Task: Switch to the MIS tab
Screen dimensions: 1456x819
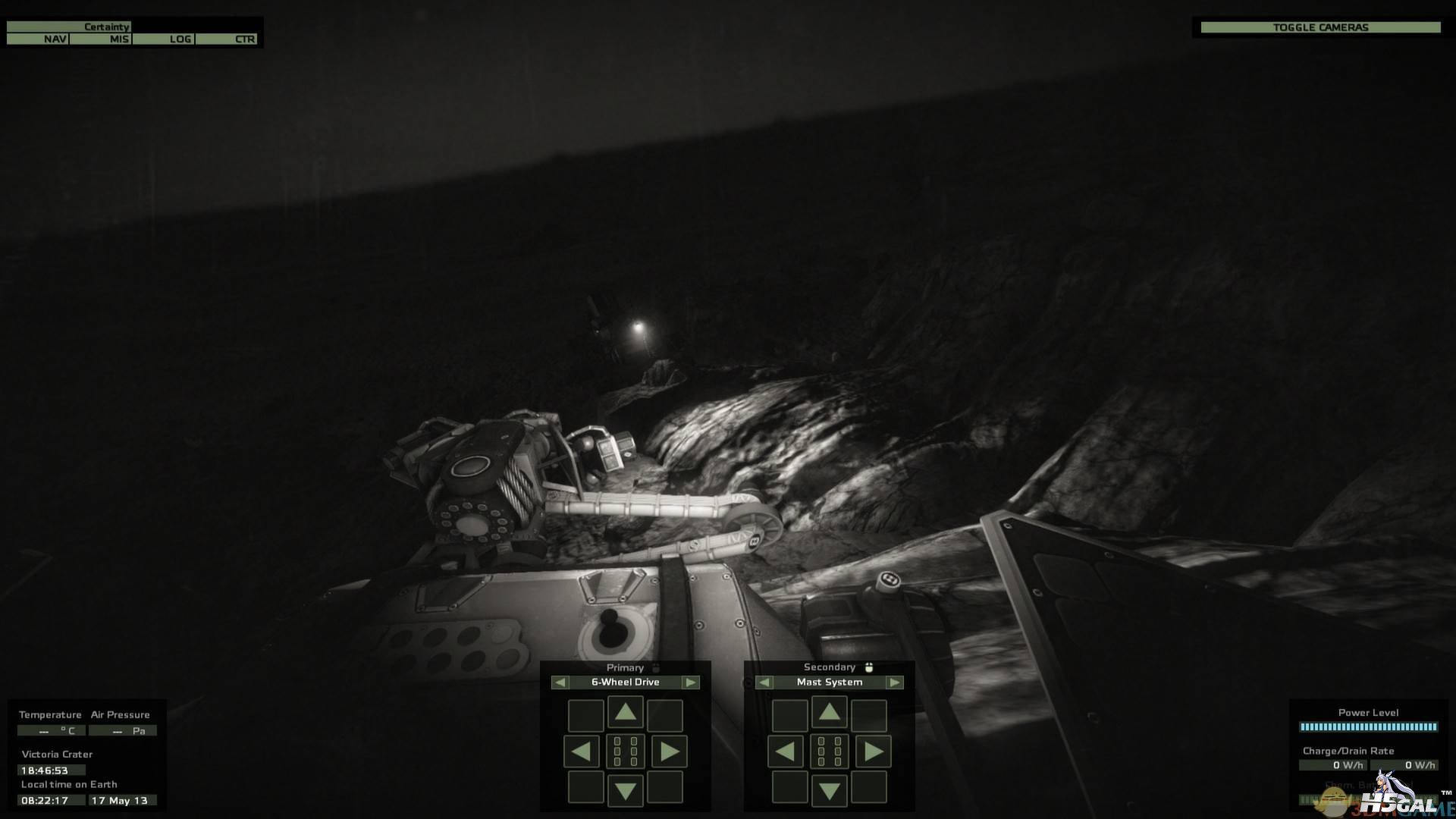Action: [101, 39]
